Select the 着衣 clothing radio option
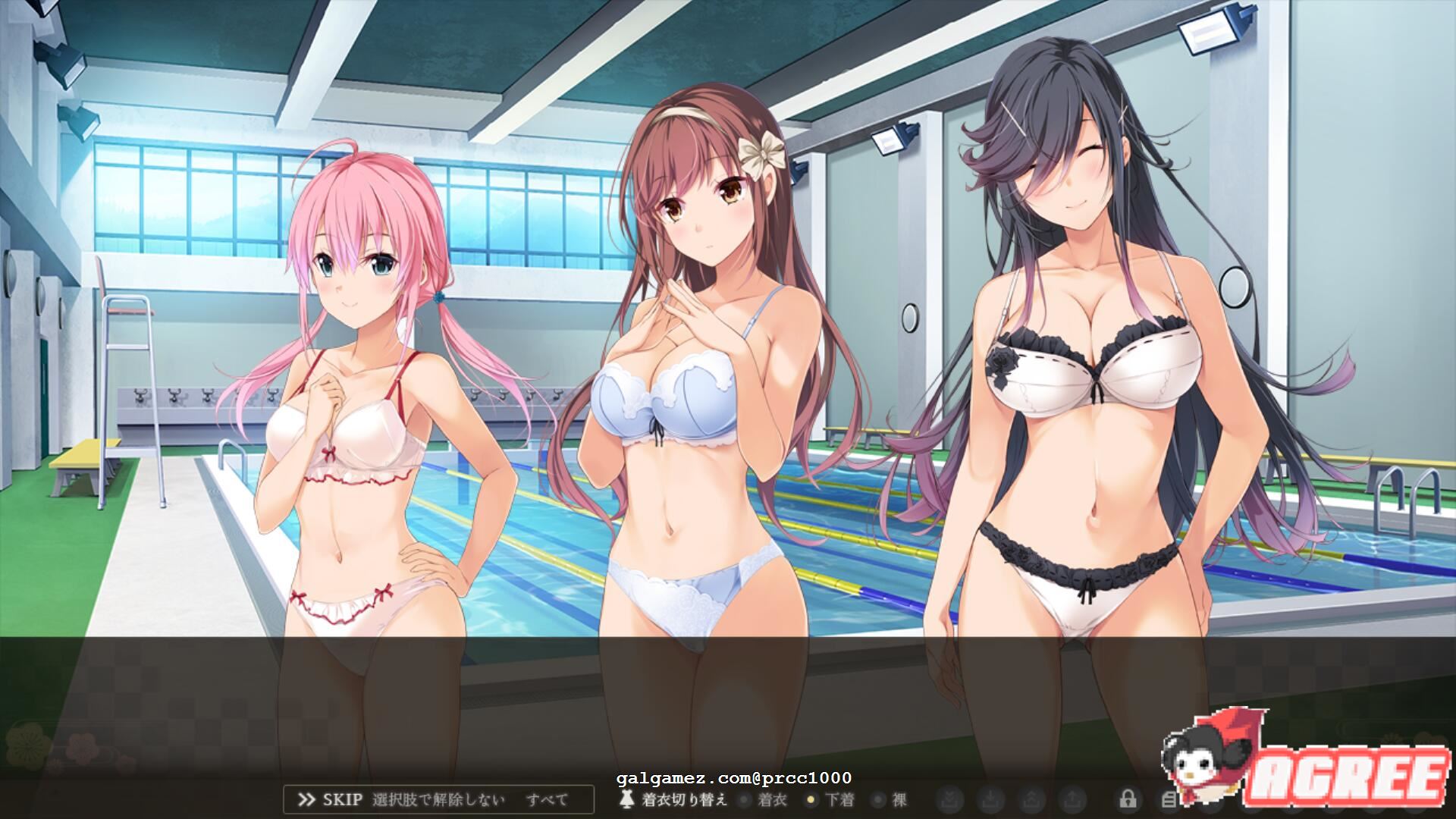This screenshot has width=1456, height=819. point(765,799)
